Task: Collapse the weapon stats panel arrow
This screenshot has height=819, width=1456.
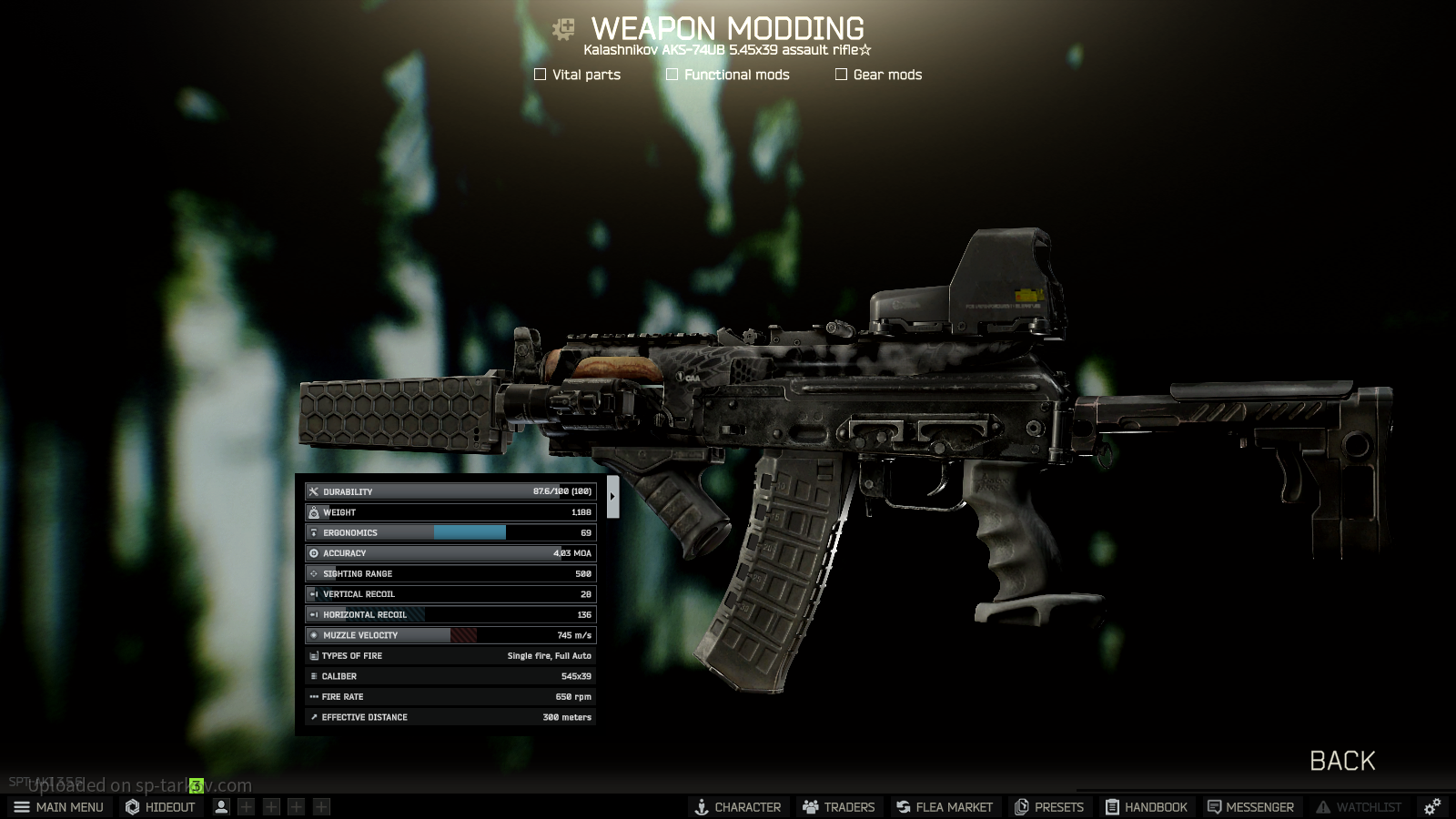Action: (x=612, y=496)
